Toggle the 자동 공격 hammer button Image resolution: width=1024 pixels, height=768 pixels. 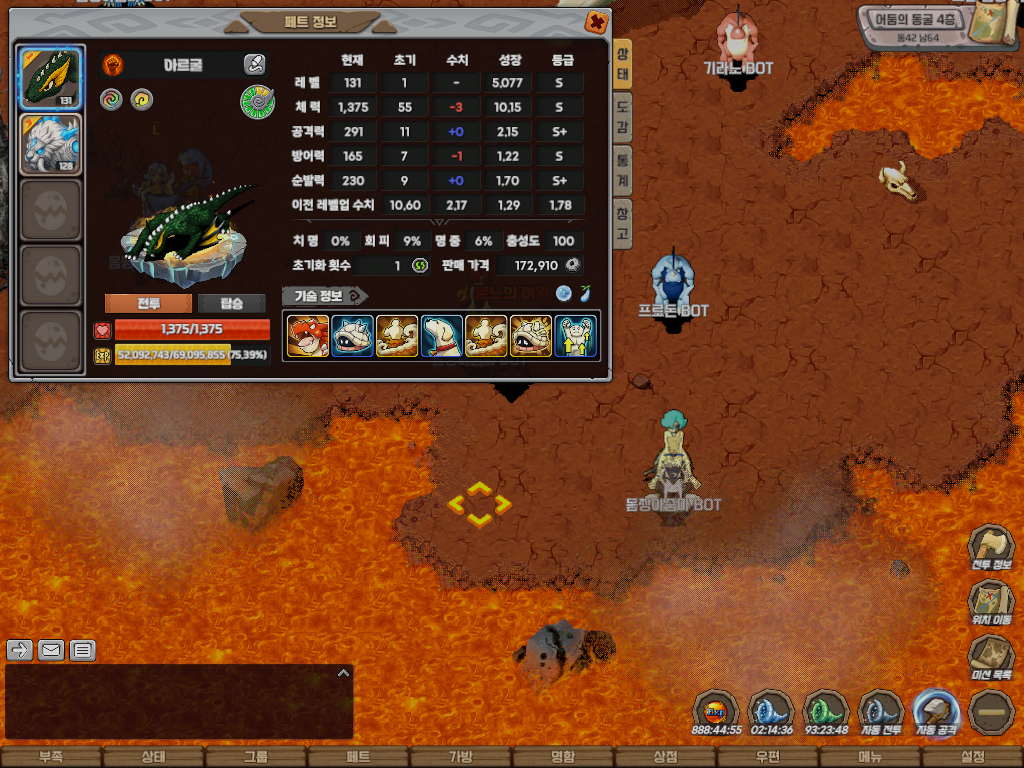[x=937, y=713]
